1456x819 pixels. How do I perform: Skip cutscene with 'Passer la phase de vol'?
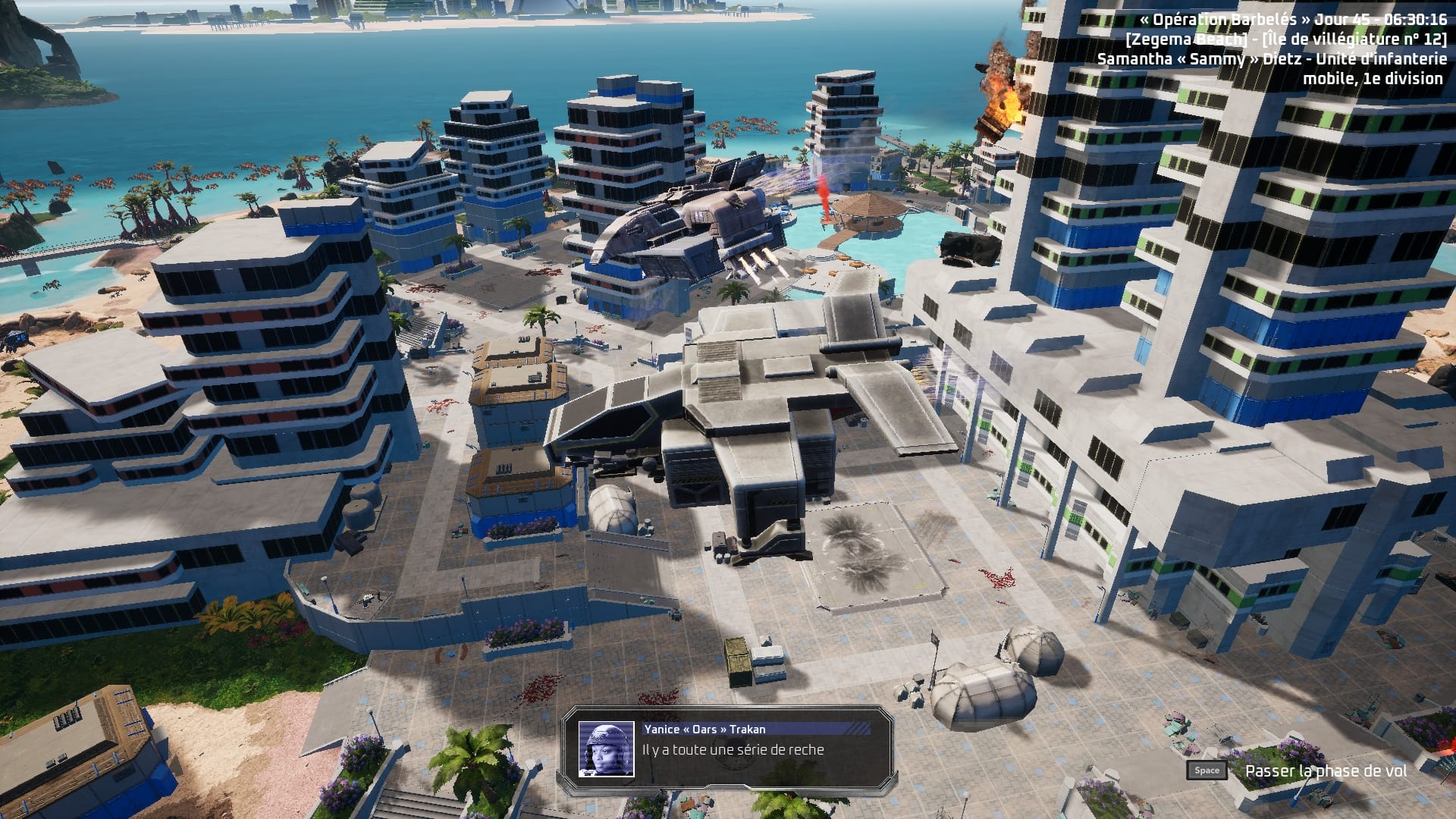(x=1324, y=770)
